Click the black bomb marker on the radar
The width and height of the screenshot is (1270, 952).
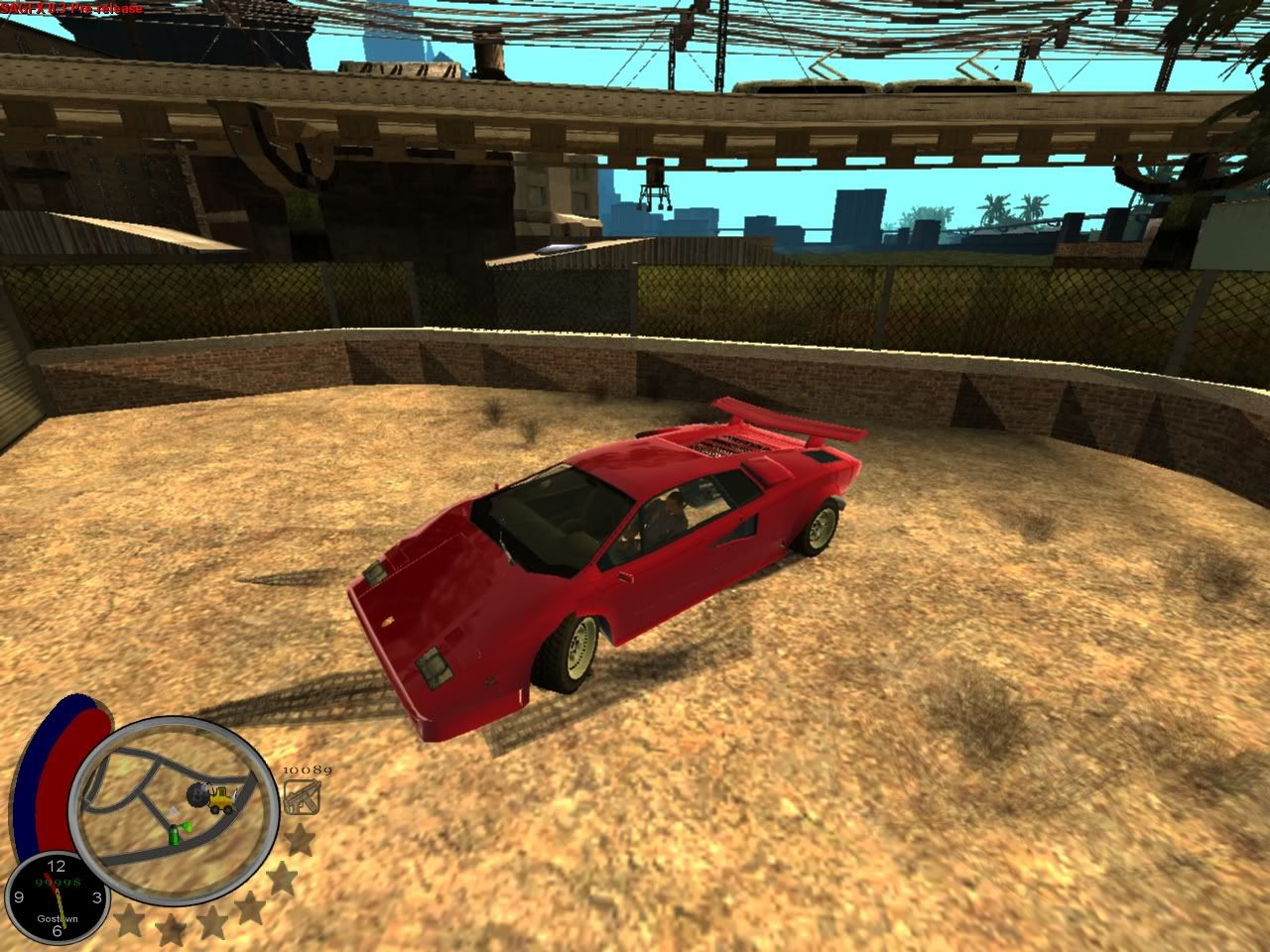(x=196, y=793)
